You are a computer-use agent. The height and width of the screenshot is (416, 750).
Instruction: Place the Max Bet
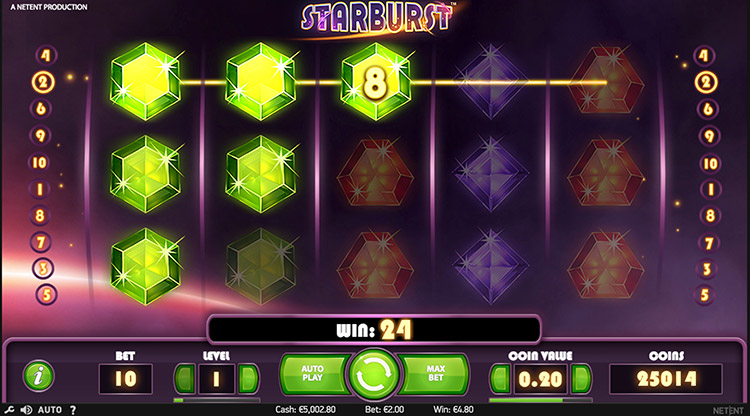point(437,374)
